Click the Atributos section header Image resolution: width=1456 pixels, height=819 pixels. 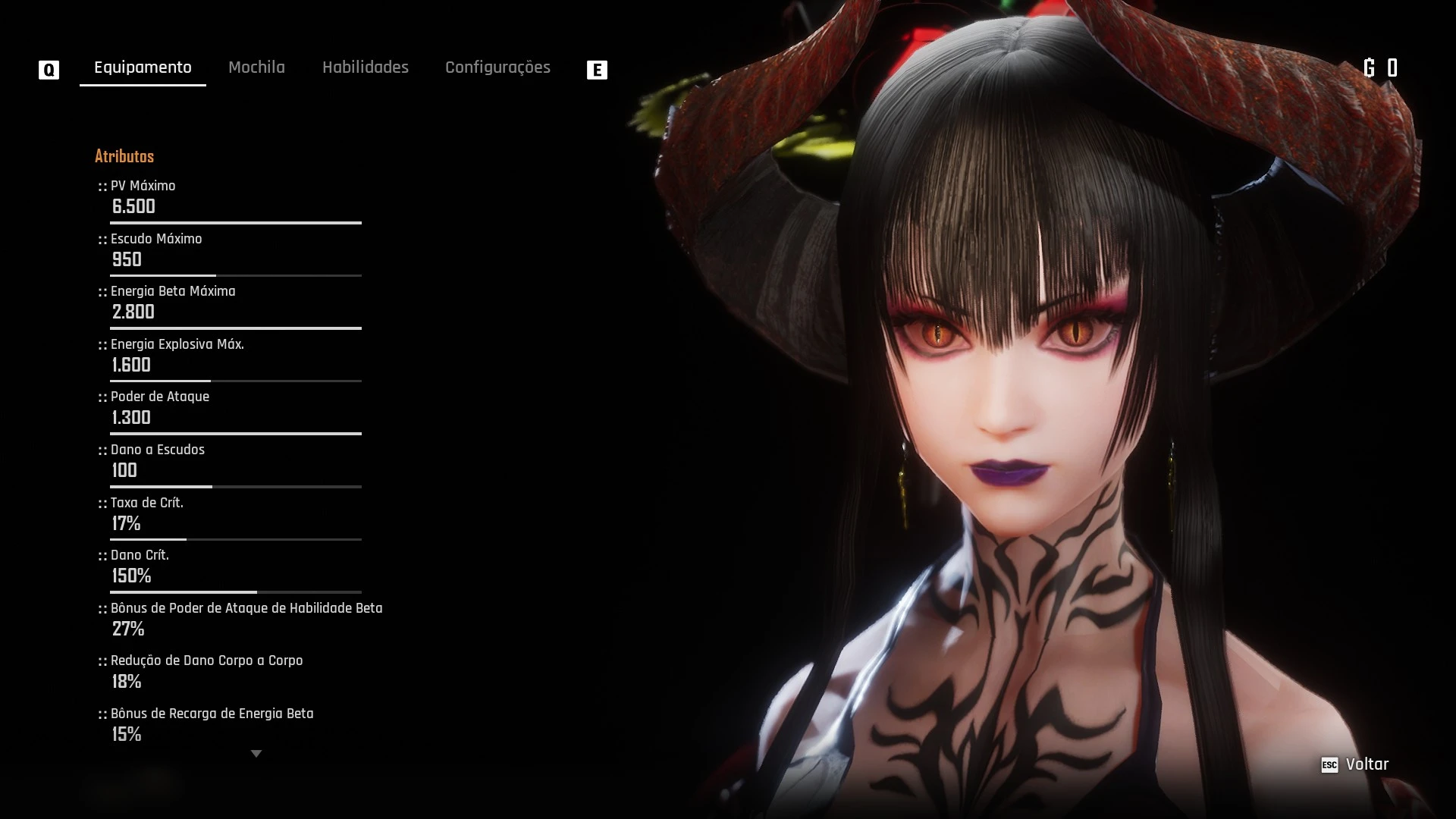124,156
